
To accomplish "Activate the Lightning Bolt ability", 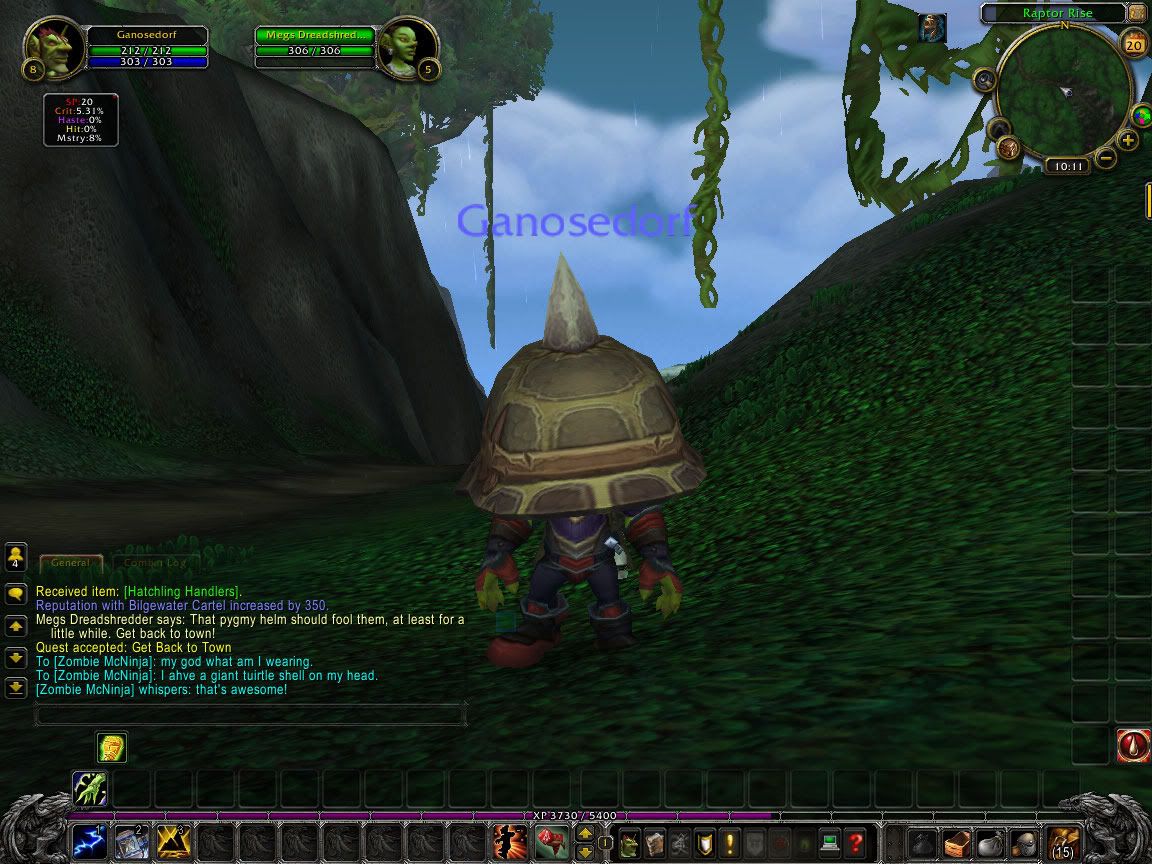I will point(89,842).
